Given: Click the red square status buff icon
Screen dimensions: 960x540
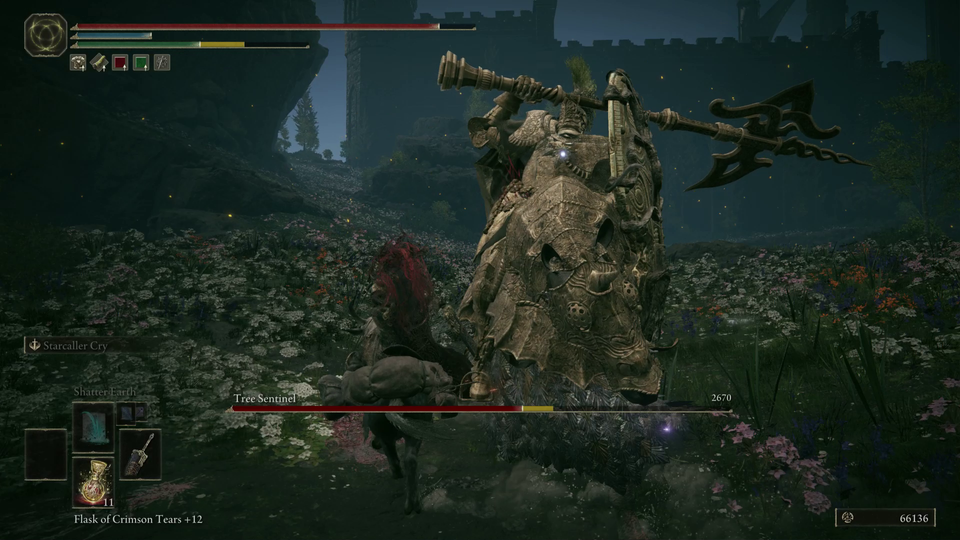Looking at the screenshot, I should coord(120,62).
